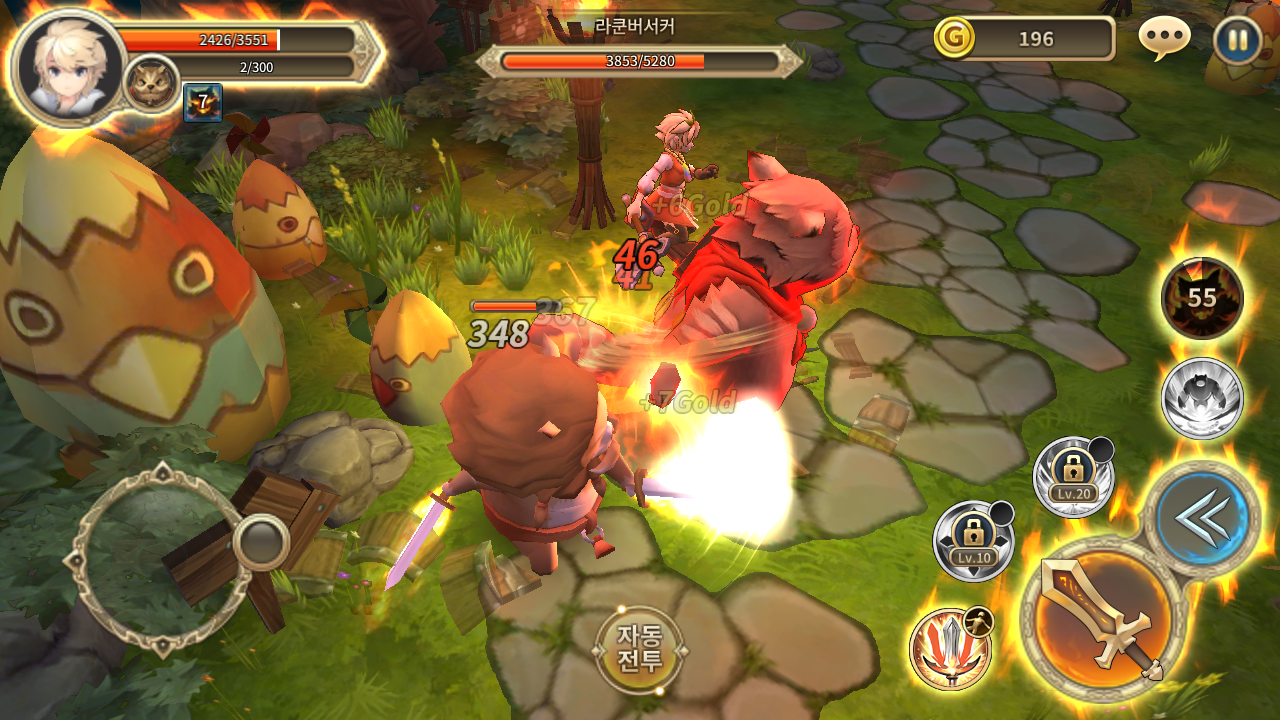Inspect the buff icon showing 7
The height and width of the screenshot is (720, 1280).
[x=202, y=102]
